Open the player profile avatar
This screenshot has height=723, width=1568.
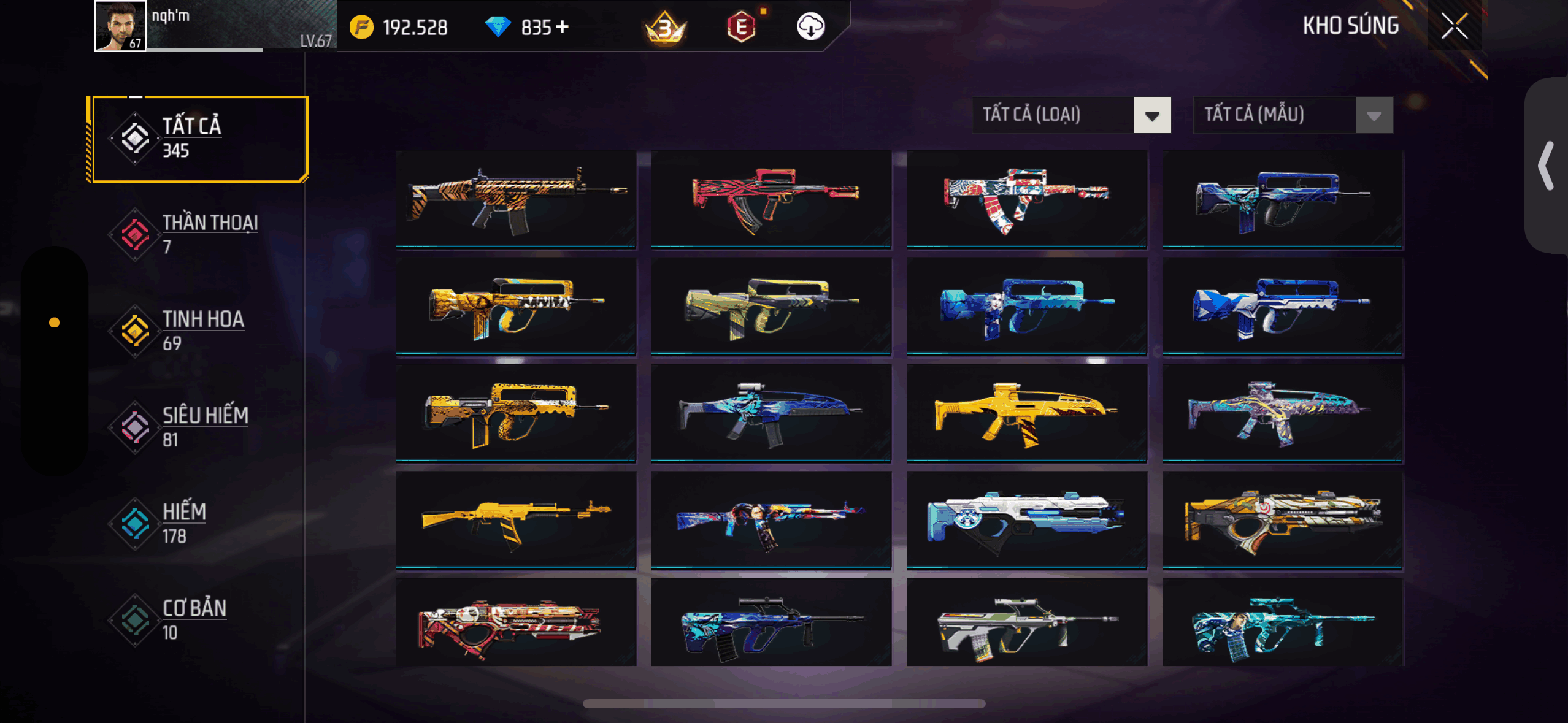click(x=120, y=26)
